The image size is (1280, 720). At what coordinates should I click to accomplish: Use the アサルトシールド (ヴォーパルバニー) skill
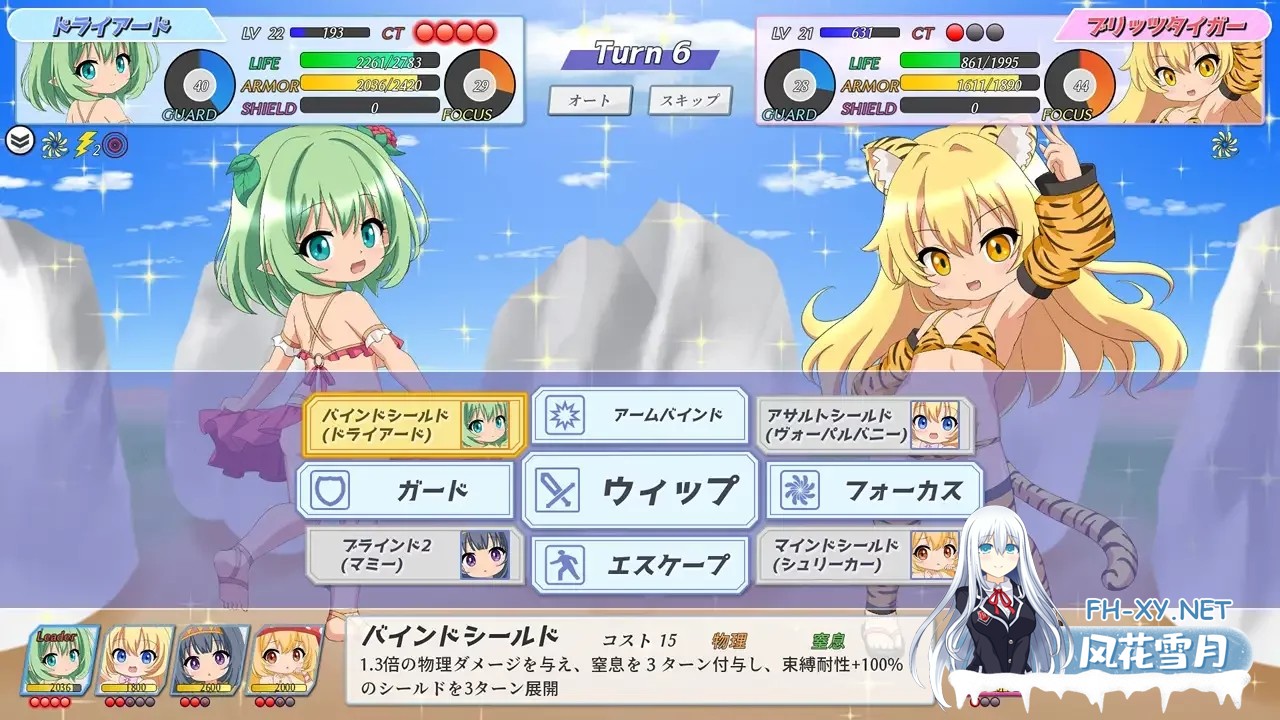(864, 424)
